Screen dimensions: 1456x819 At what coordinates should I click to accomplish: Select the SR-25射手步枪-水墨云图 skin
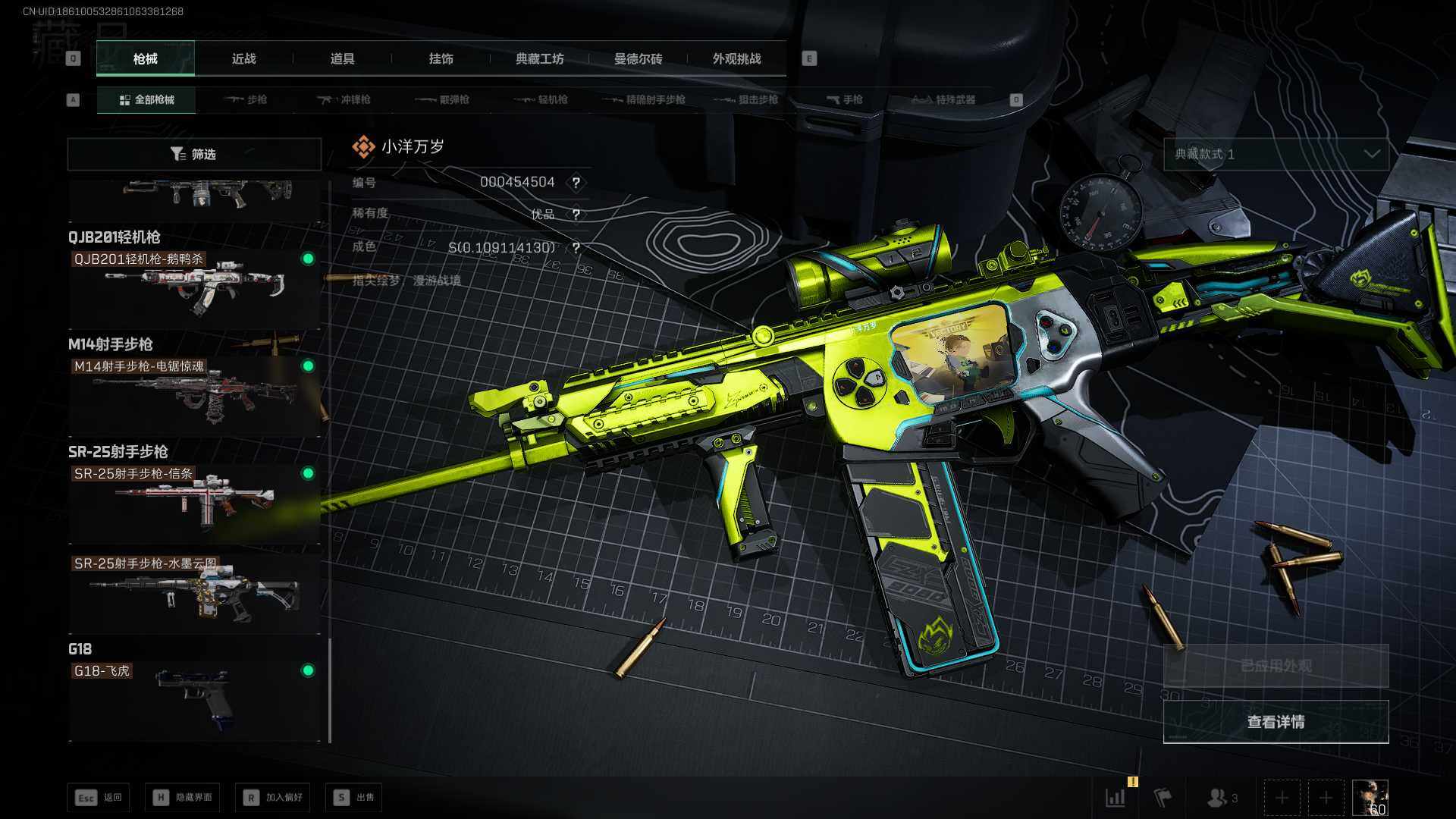pyautogui.click(x=194, y=593)
